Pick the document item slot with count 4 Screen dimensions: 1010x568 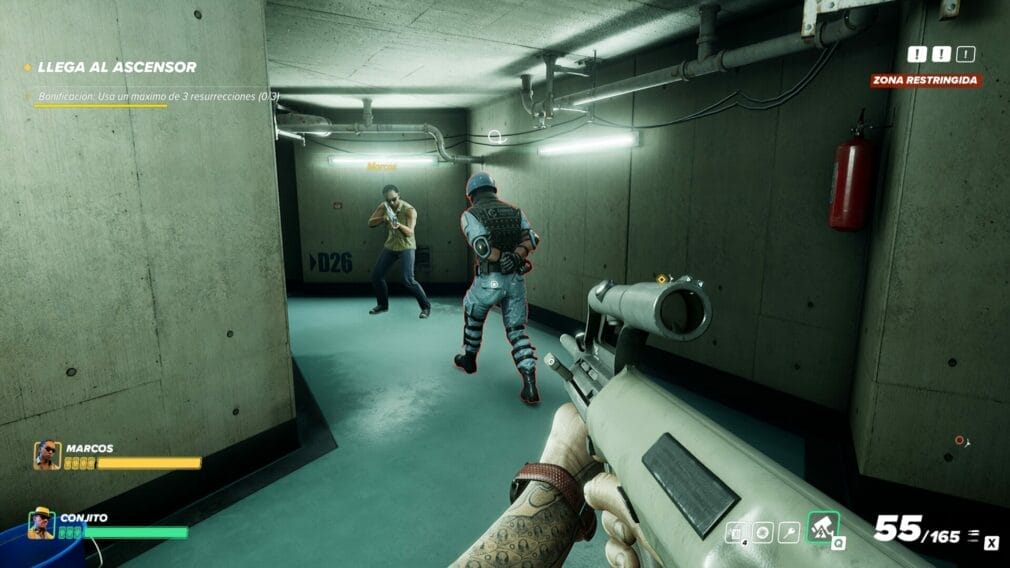[x=736, y=533]
